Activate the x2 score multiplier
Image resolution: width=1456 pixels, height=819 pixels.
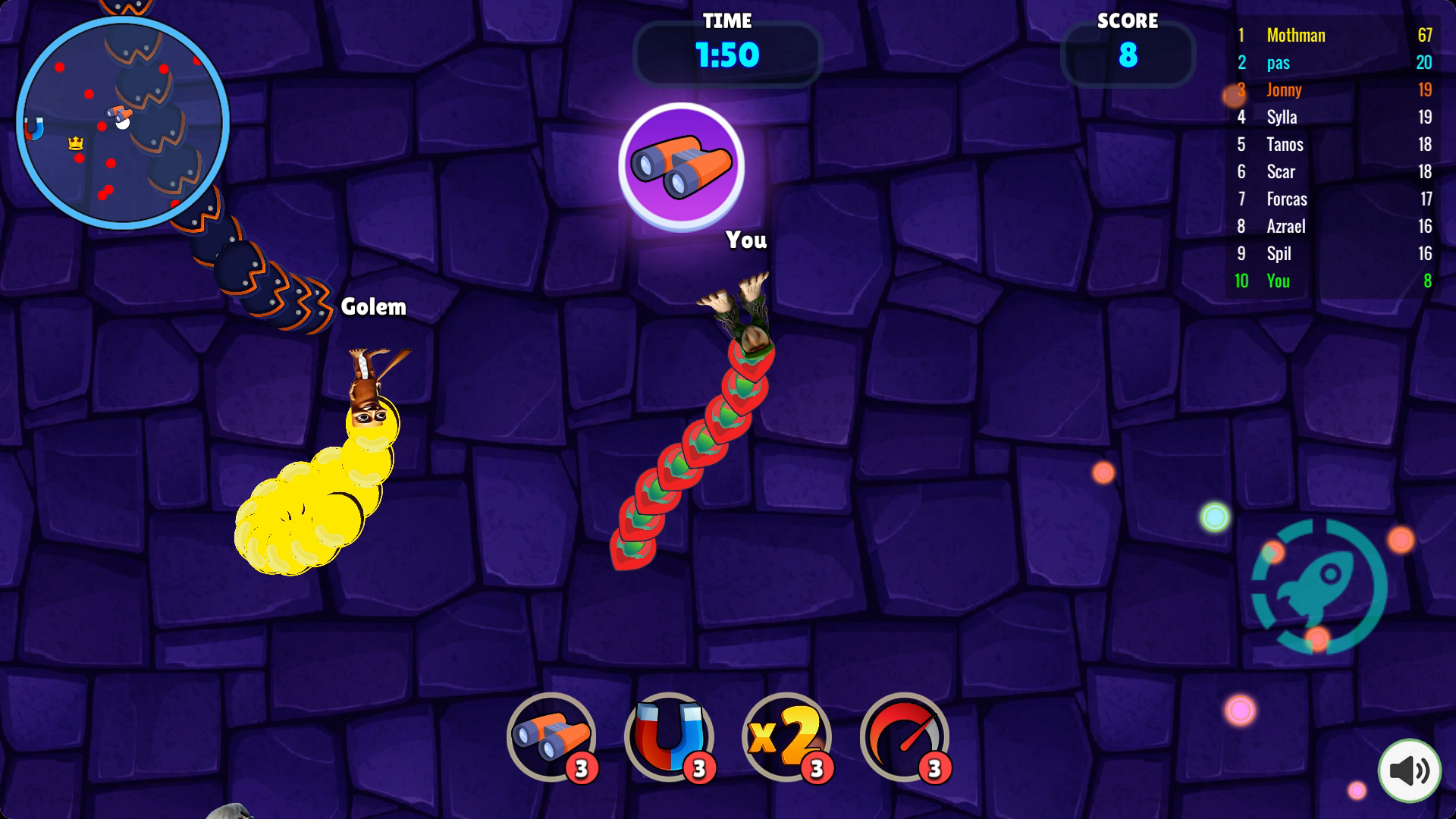(786, 736)
